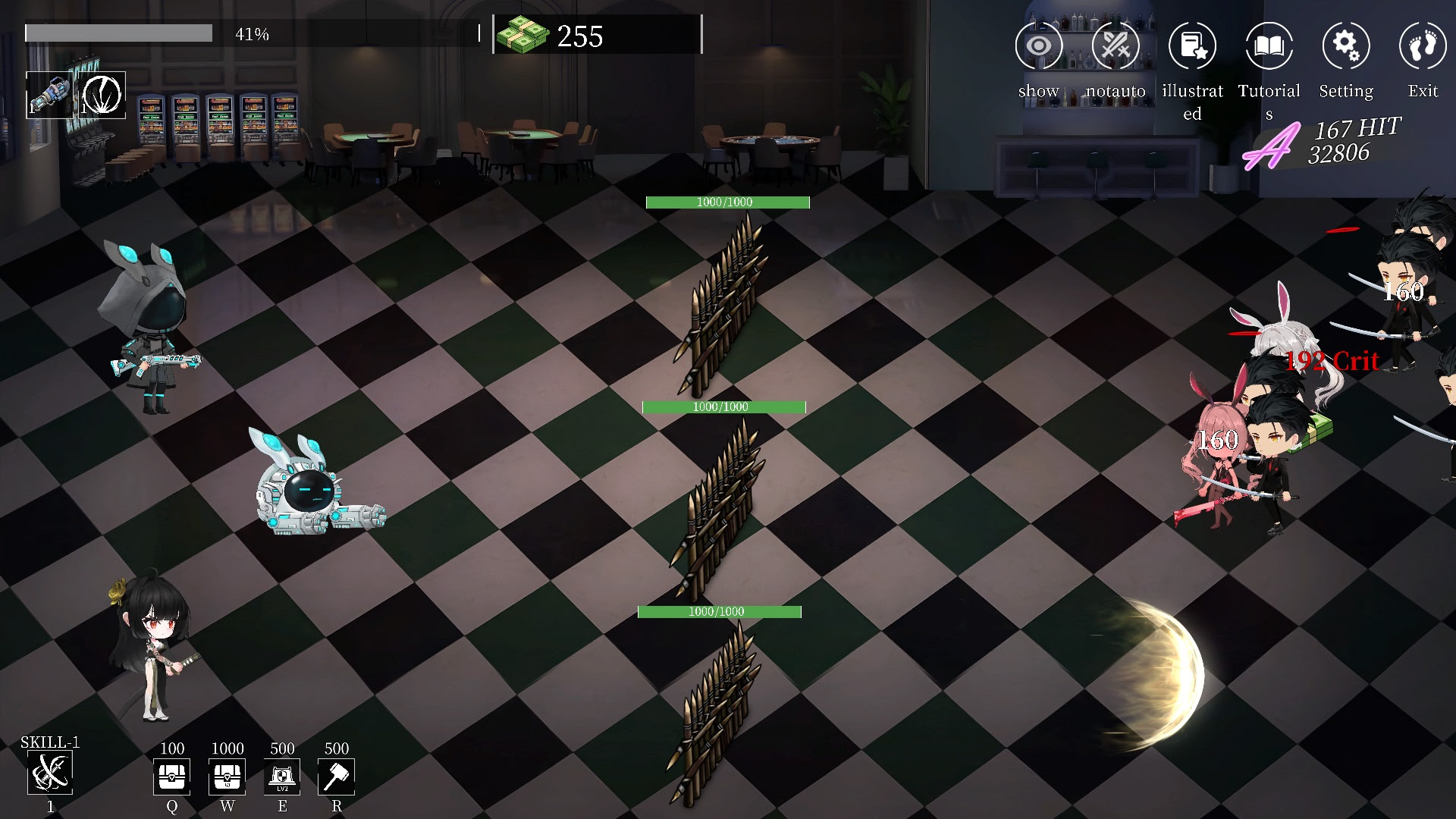Exit the battle via the footprints button
The height and width of the screenshot is (819, 1456).
click(1423, 46)
